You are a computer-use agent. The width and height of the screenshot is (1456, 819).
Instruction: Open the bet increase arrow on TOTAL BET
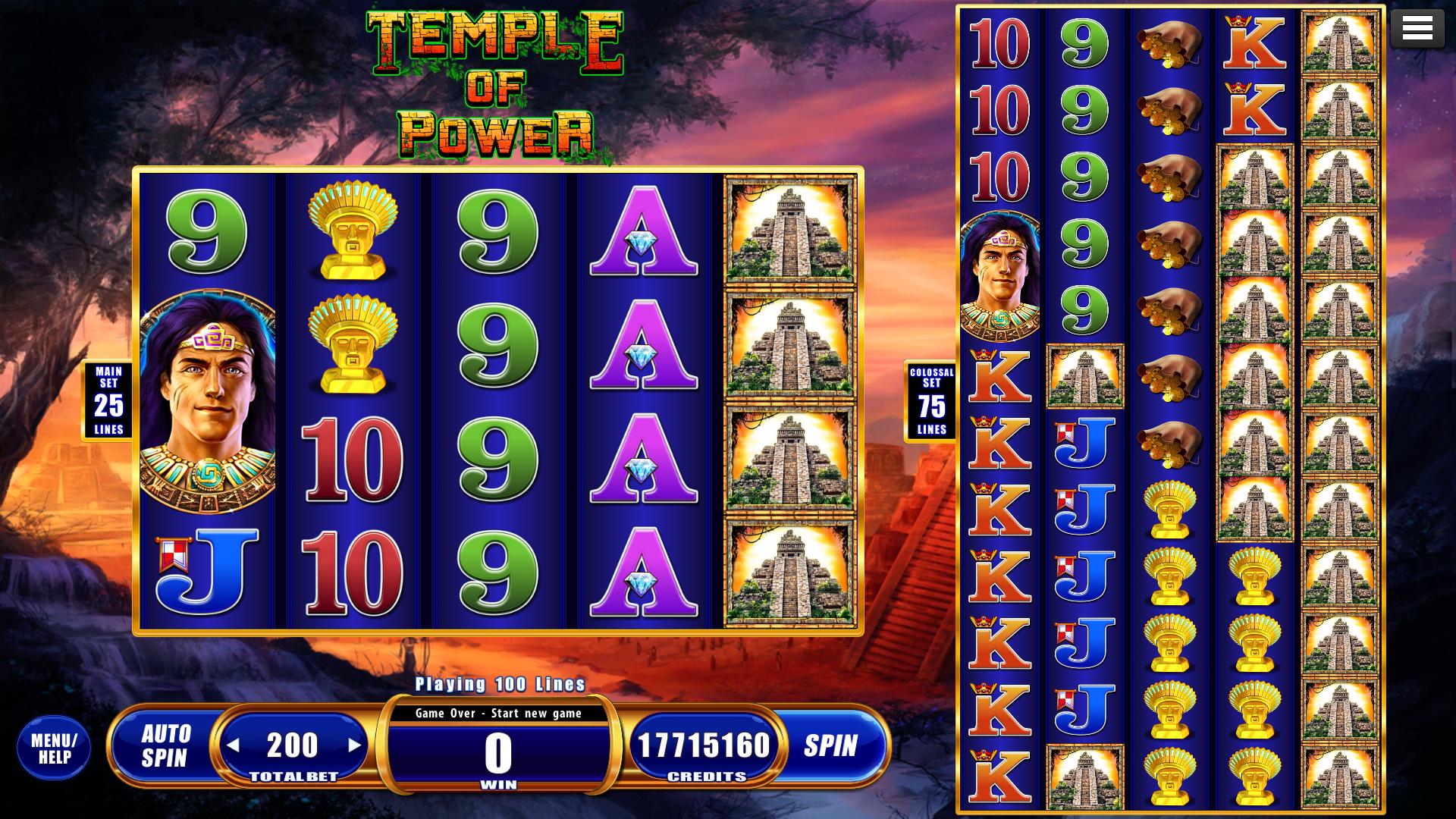[353, 745]
